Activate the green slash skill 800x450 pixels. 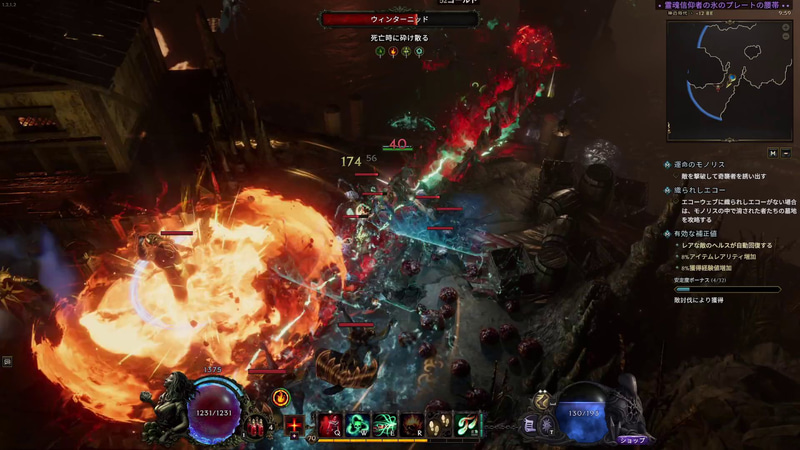pos(466,425)
